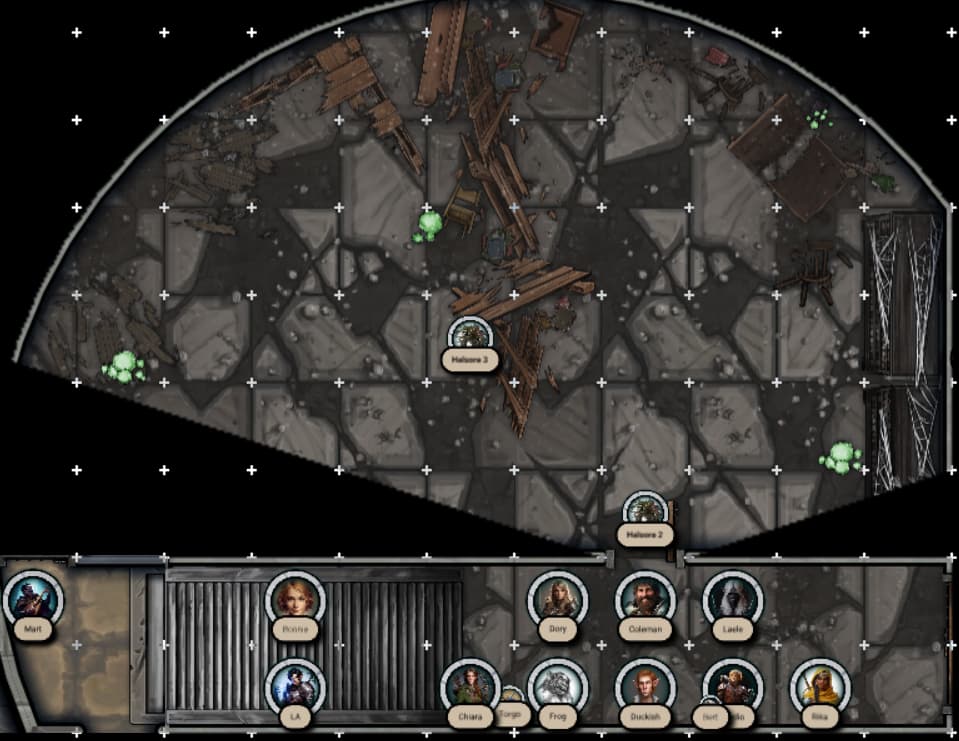This screenshot has height=741, width=959.
Task: Choose the Mart character token
Action: pyautogui.click(x=33, y=598)
